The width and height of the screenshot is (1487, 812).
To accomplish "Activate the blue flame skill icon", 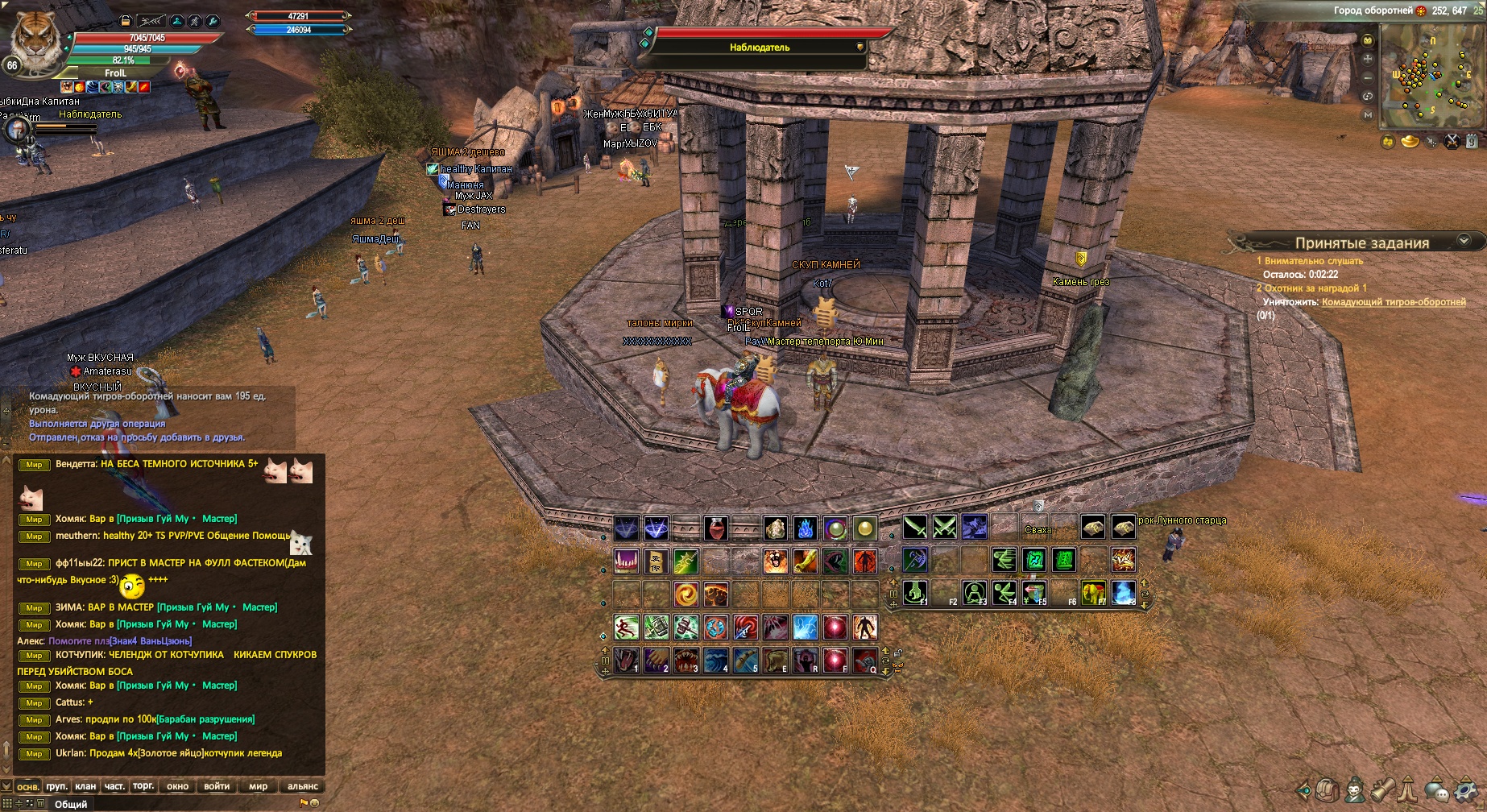I will point(805,528).
